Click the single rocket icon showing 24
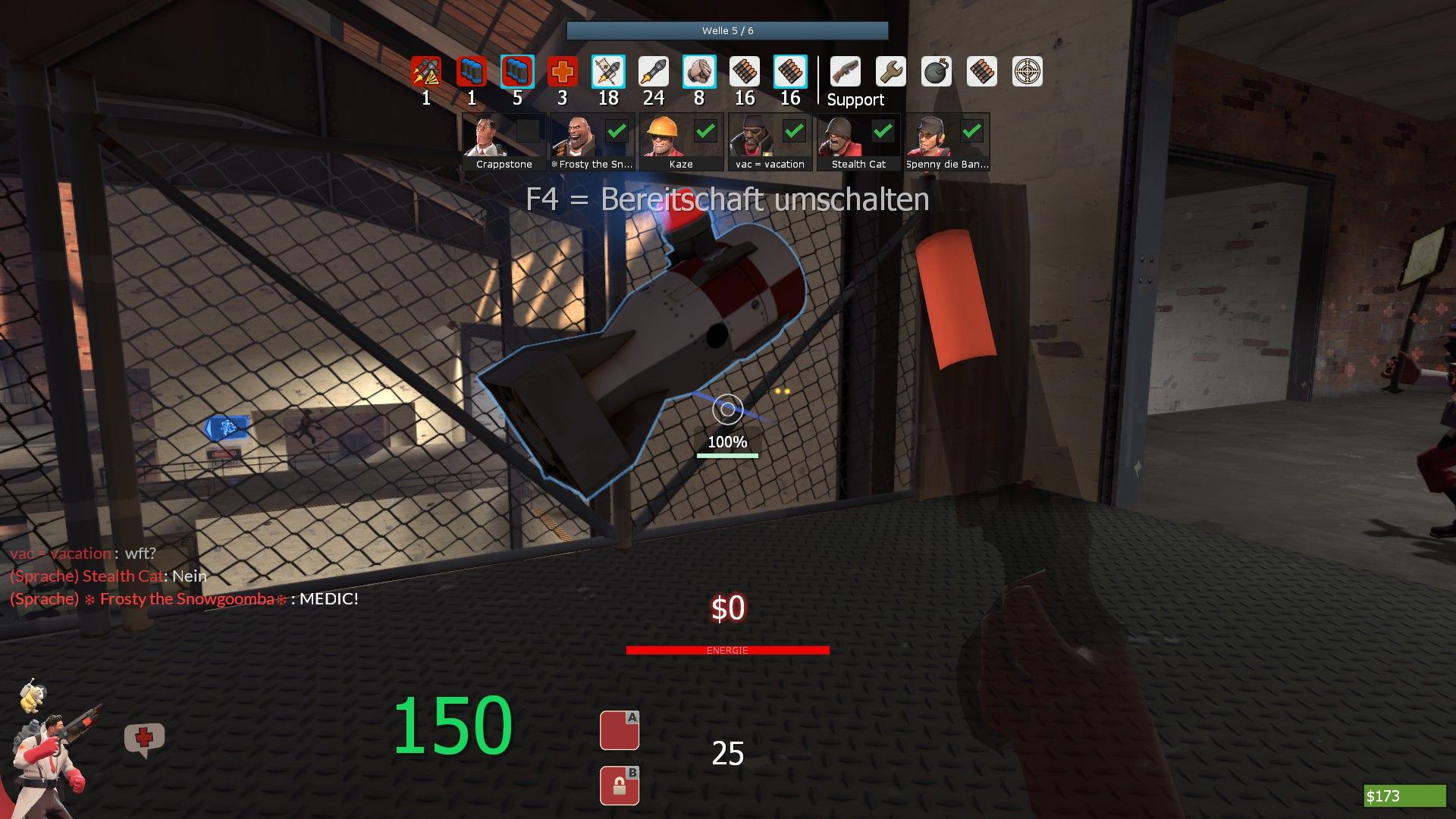The width and height of the screenshot is (1456, 819). [x=653, y=72]
